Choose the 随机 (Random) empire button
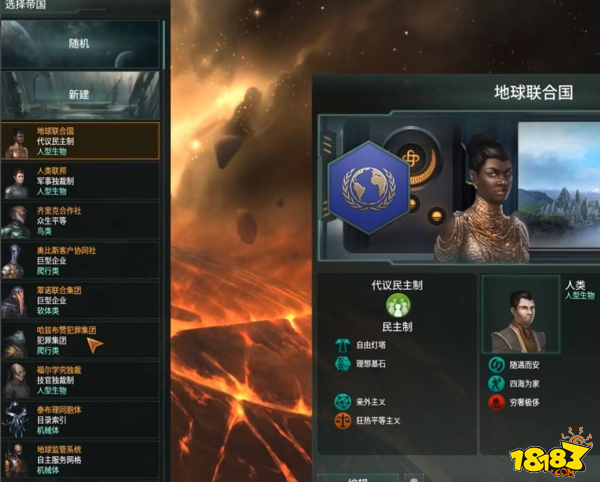 pyautogui.click(x=80, y=44)
